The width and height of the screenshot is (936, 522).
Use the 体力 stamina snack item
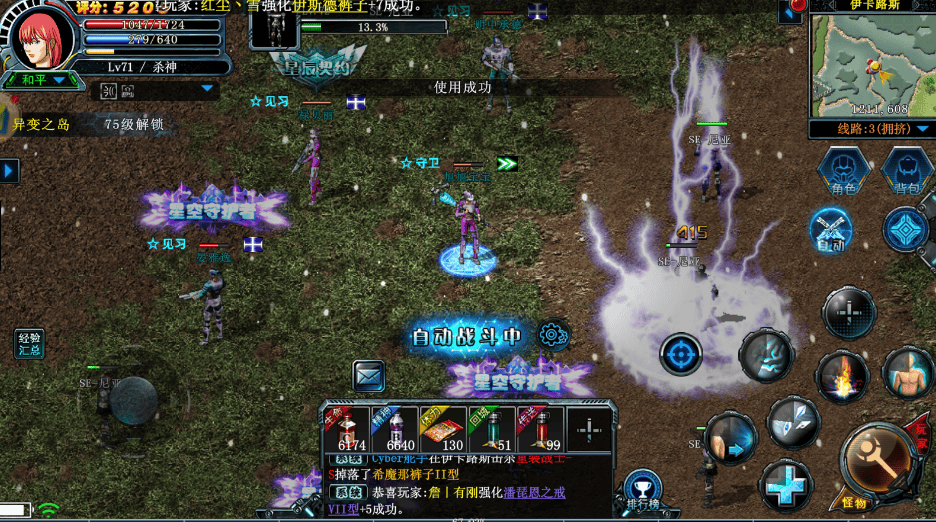[x=443, y=429]
